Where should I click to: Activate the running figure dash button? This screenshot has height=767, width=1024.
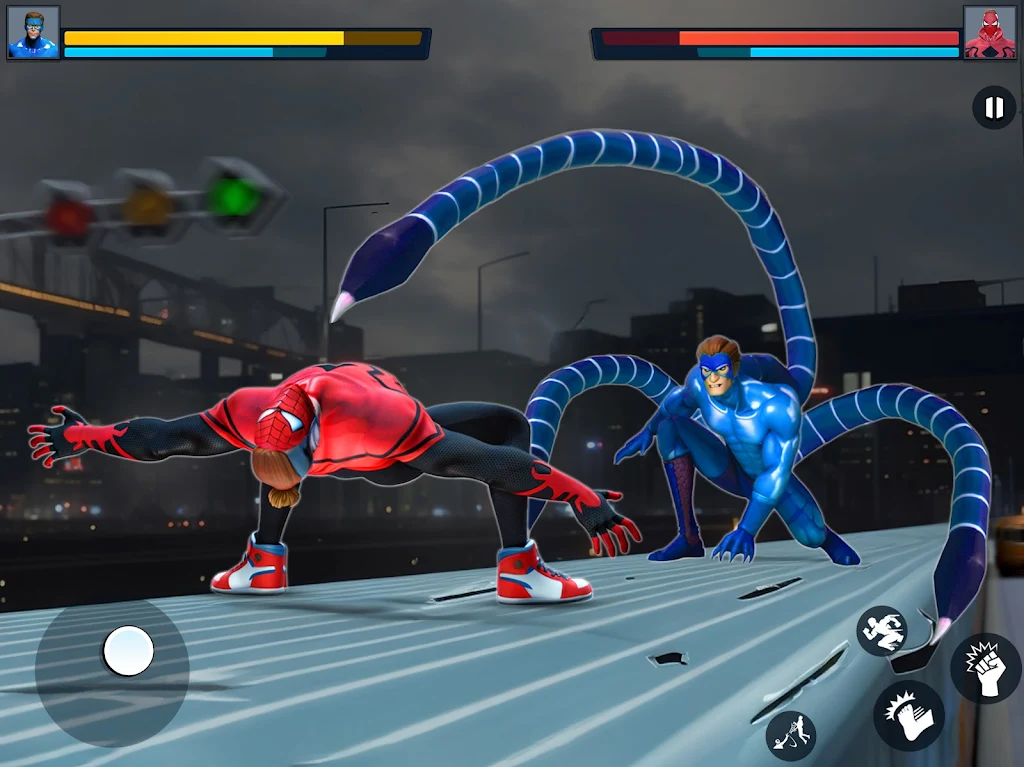[881, 631]
